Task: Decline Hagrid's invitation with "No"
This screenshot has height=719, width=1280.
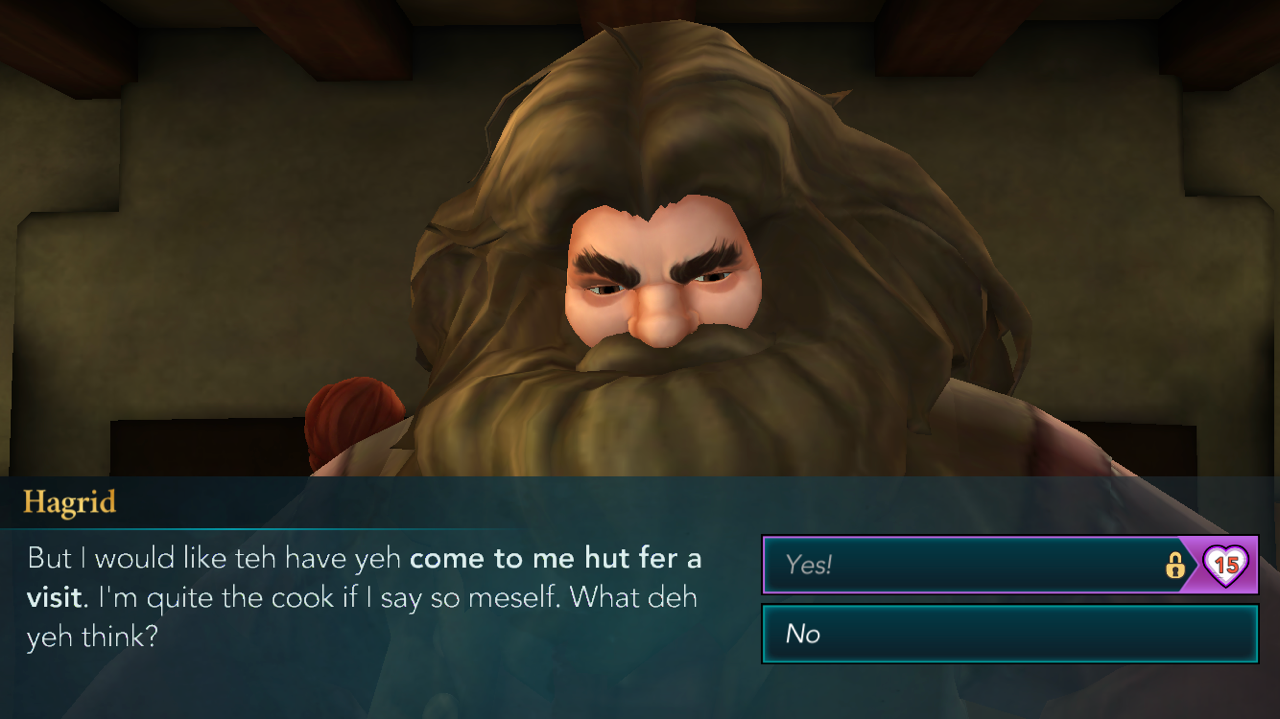Action: click(1009, 633)
